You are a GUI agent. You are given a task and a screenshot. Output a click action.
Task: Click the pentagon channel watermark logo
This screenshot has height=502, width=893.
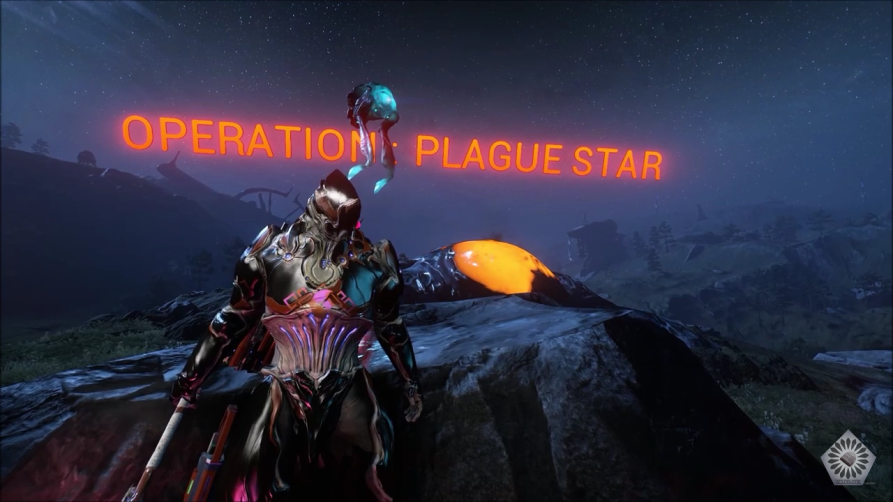pyautogui.click(x=846, y=459)
